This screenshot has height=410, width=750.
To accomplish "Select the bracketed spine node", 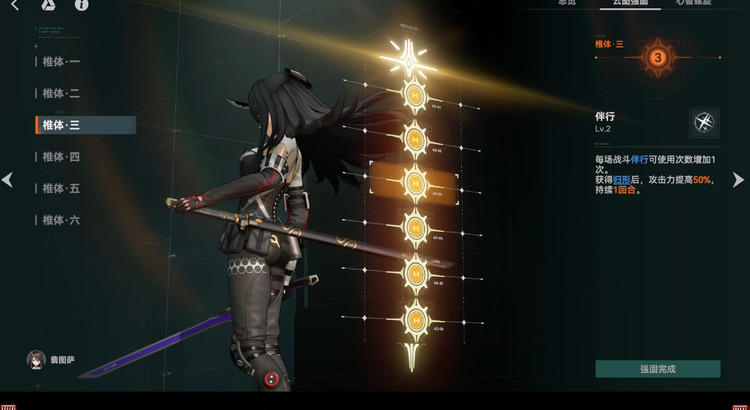I will [x=414, y=180].
